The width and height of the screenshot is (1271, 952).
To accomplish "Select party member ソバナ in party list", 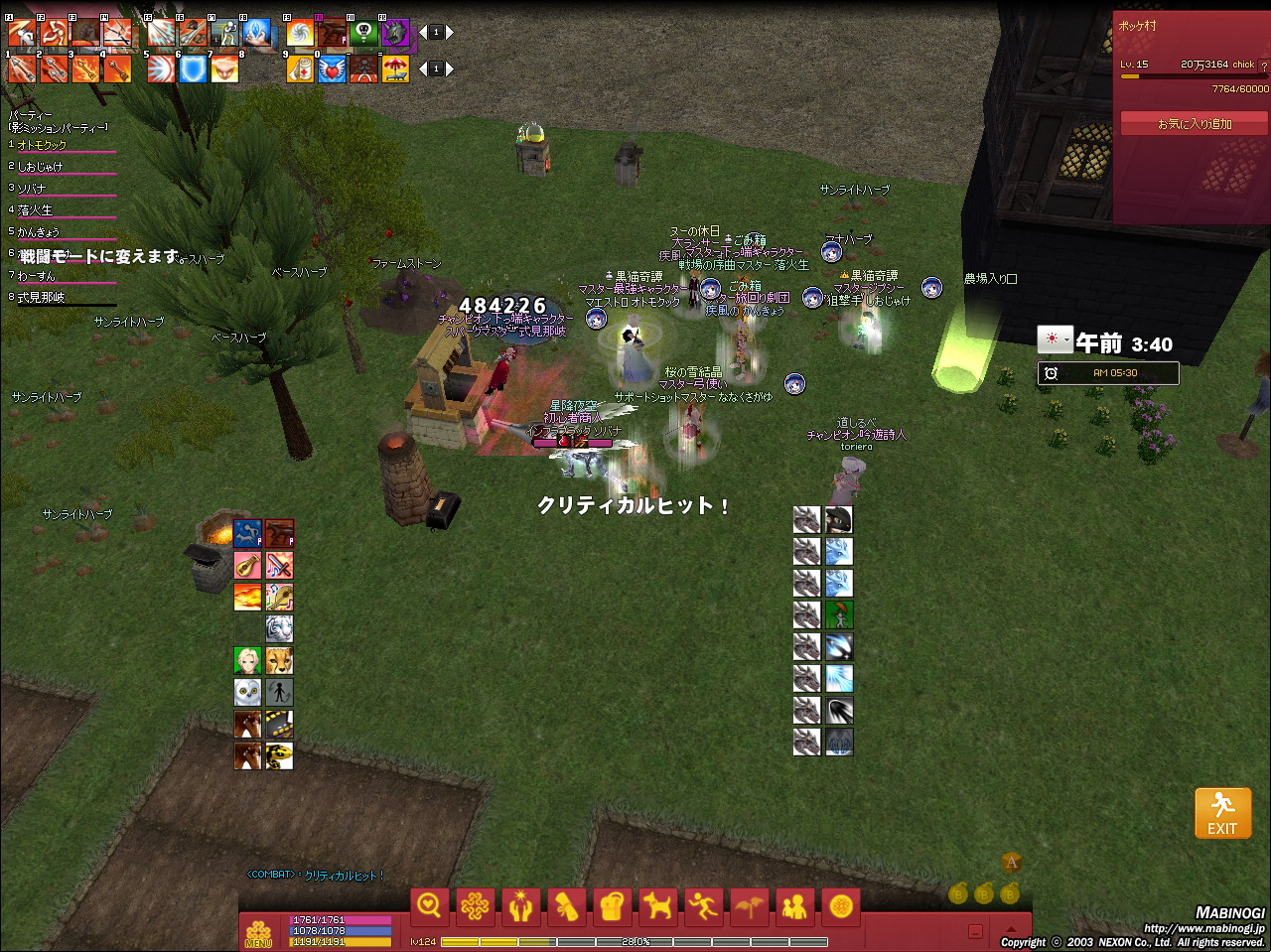I will coord(32,189).
